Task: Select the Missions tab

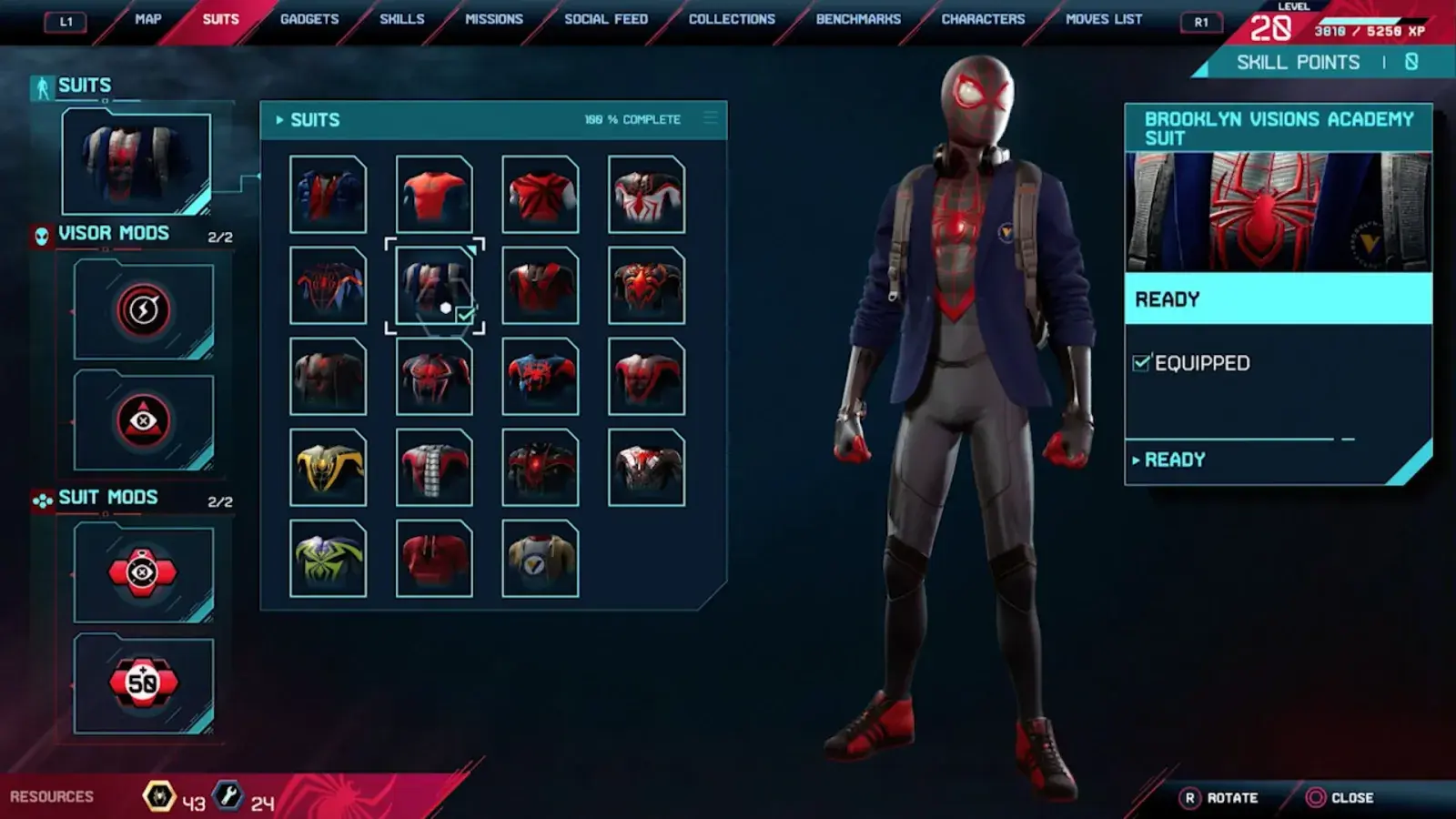Action: coord(494,19)
